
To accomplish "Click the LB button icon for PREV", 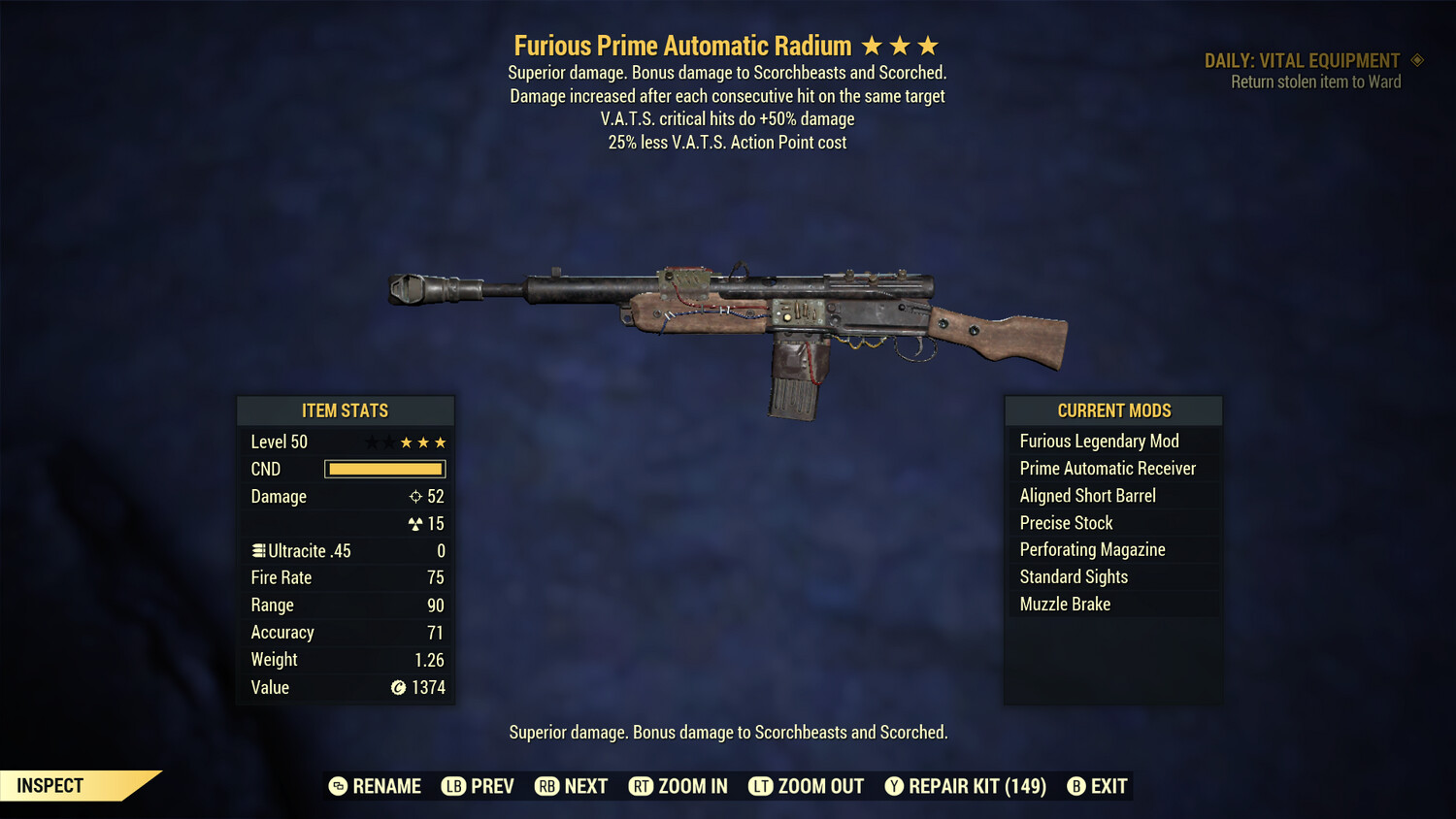I will point(453,786).
